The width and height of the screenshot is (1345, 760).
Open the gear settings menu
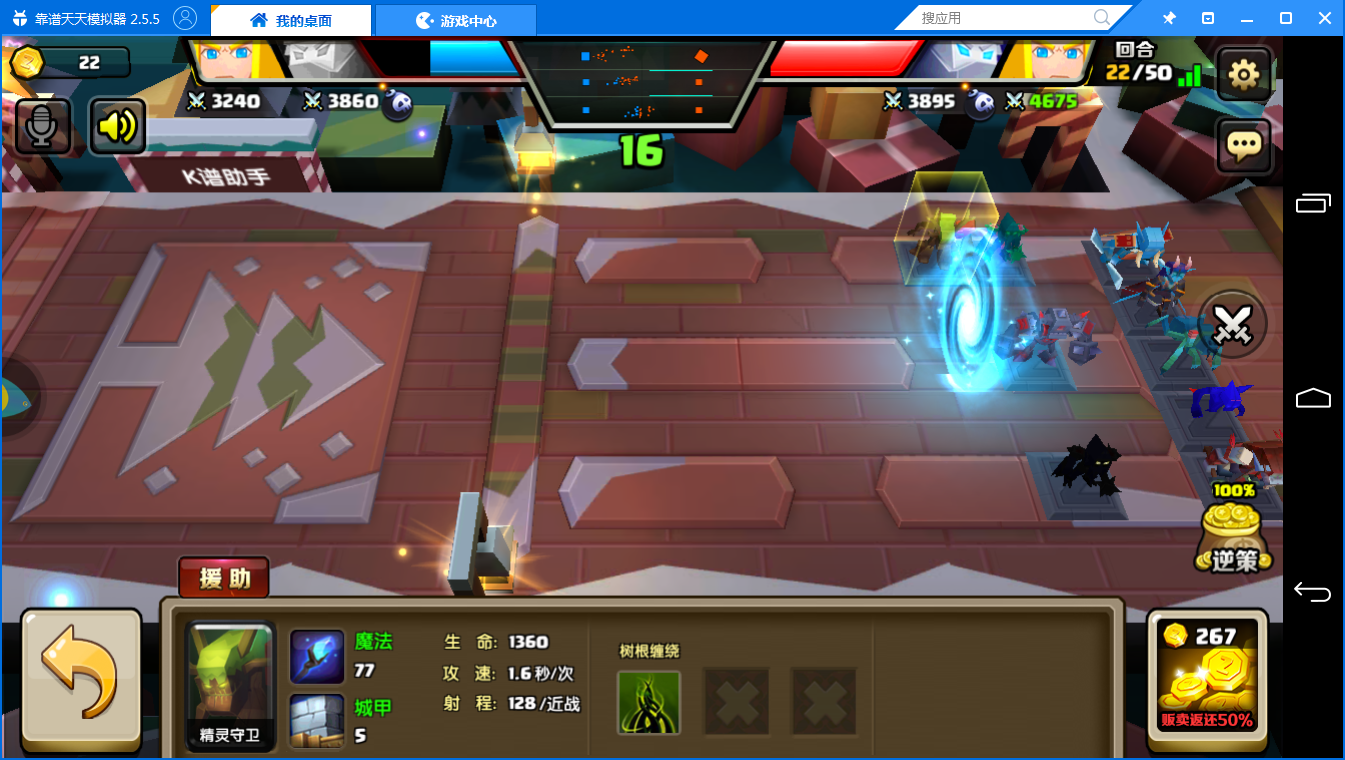1243,74
